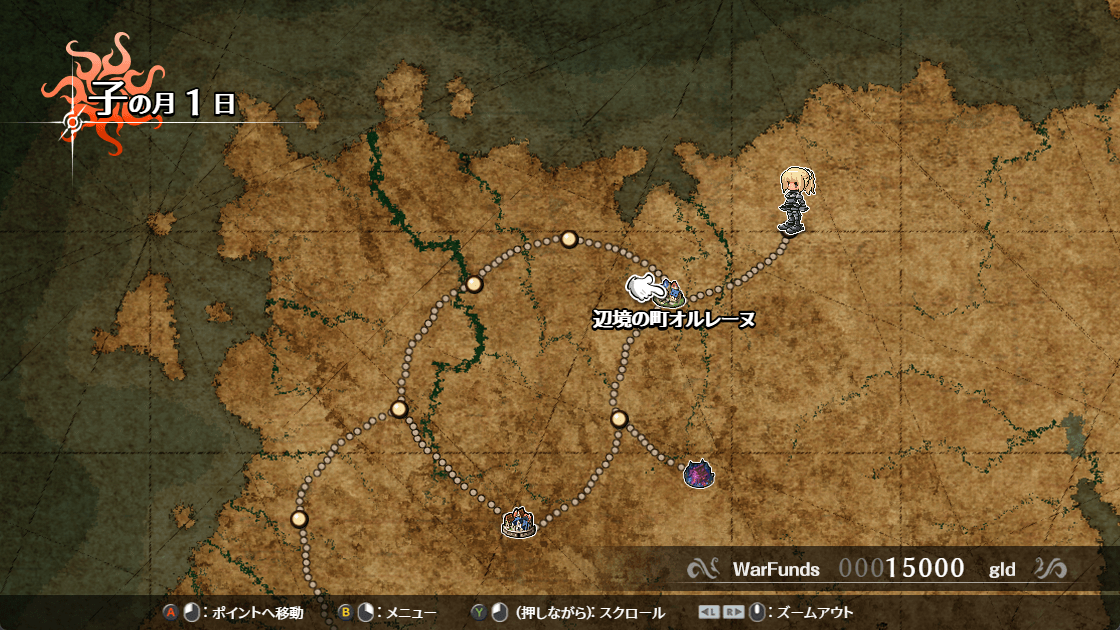The image size is (1120, 630).
Task: Select the walled castle town map marker
Action: pyautogui.click(x=519, y=522)
